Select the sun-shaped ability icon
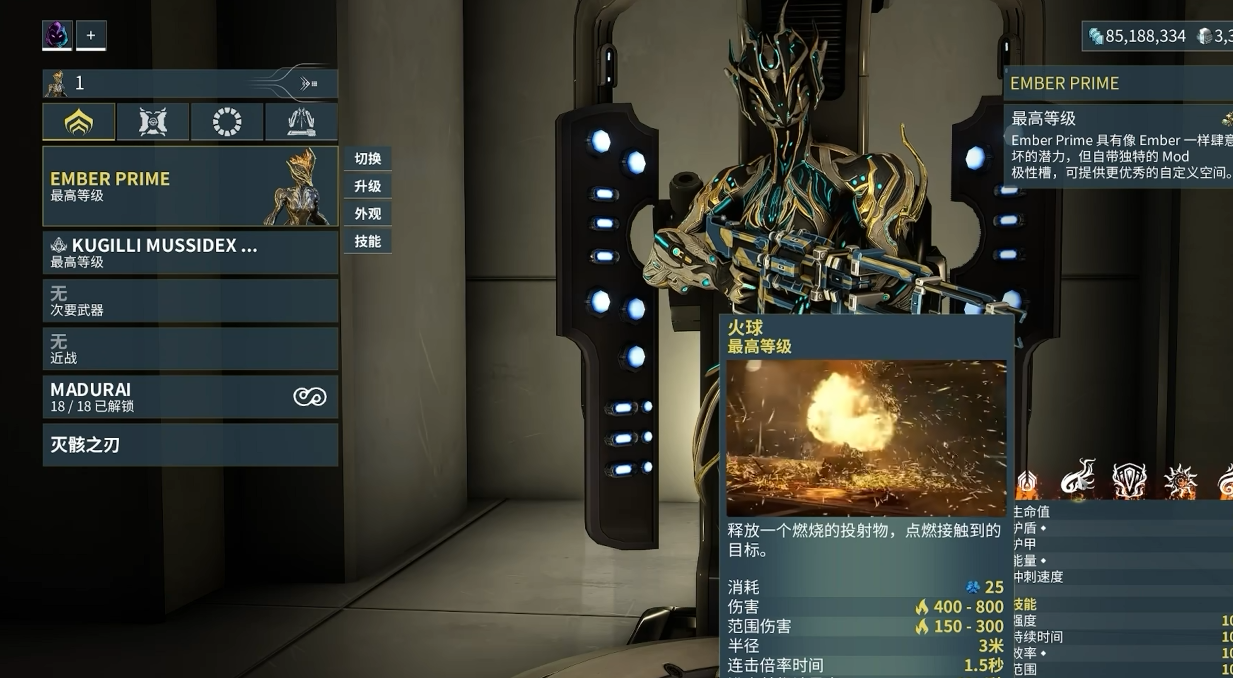Viewport: 1233px width, 678px height. (x=1180, y=481)
